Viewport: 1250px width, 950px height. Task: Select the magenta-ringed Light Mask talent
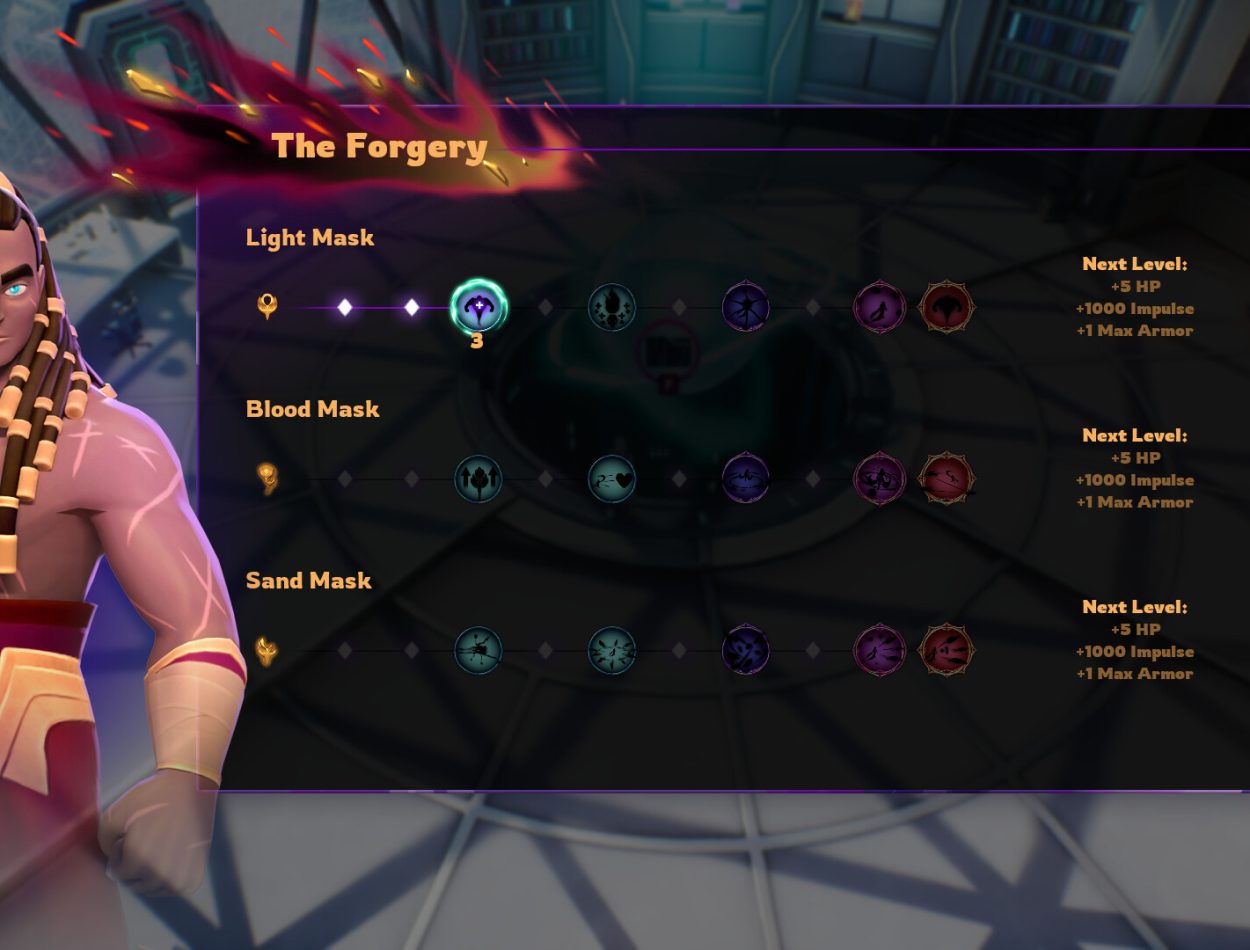point(880,307)
